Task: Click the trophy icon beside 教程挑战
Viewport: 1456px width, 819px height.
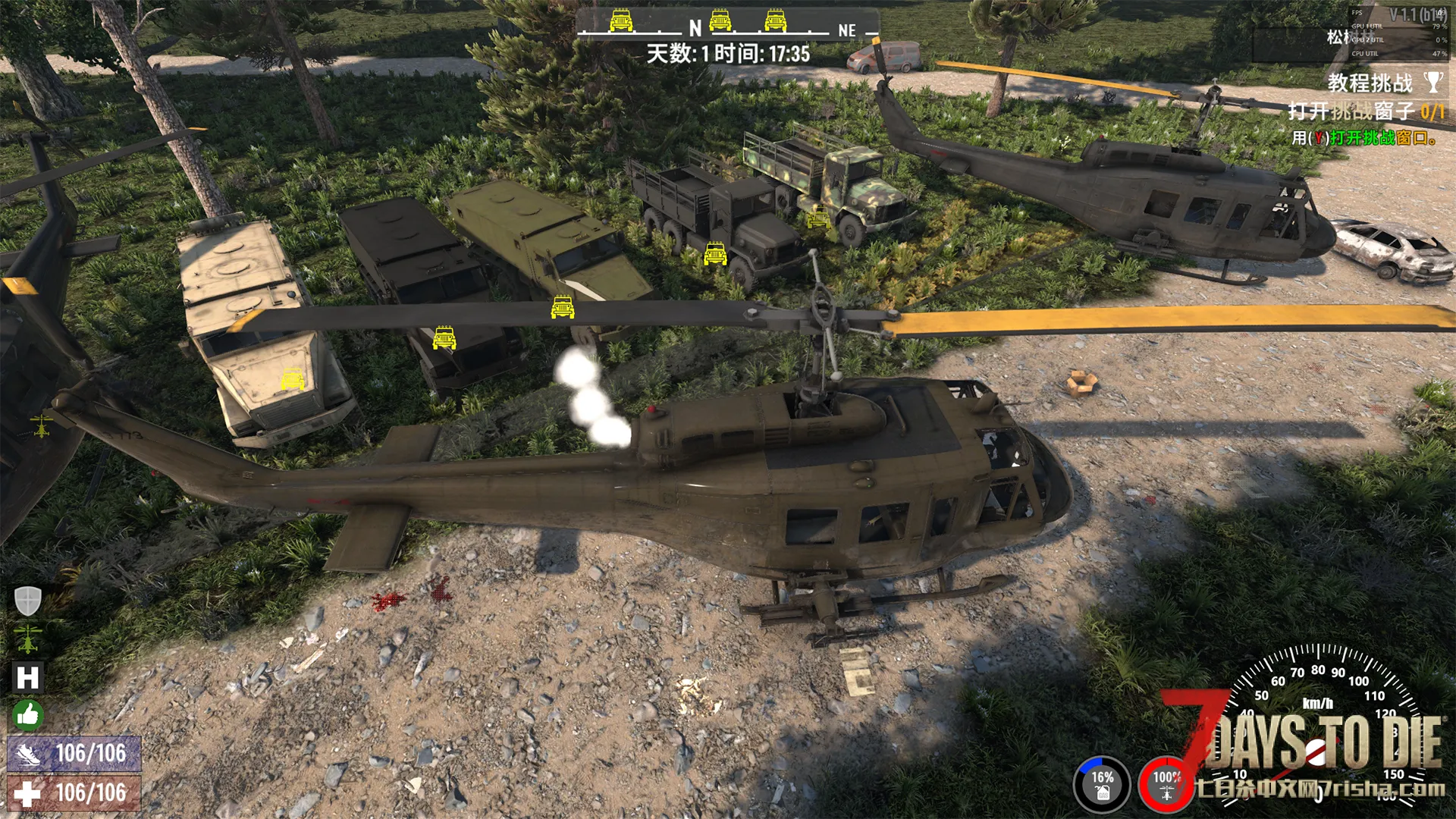Action: tap(1432, 82)
